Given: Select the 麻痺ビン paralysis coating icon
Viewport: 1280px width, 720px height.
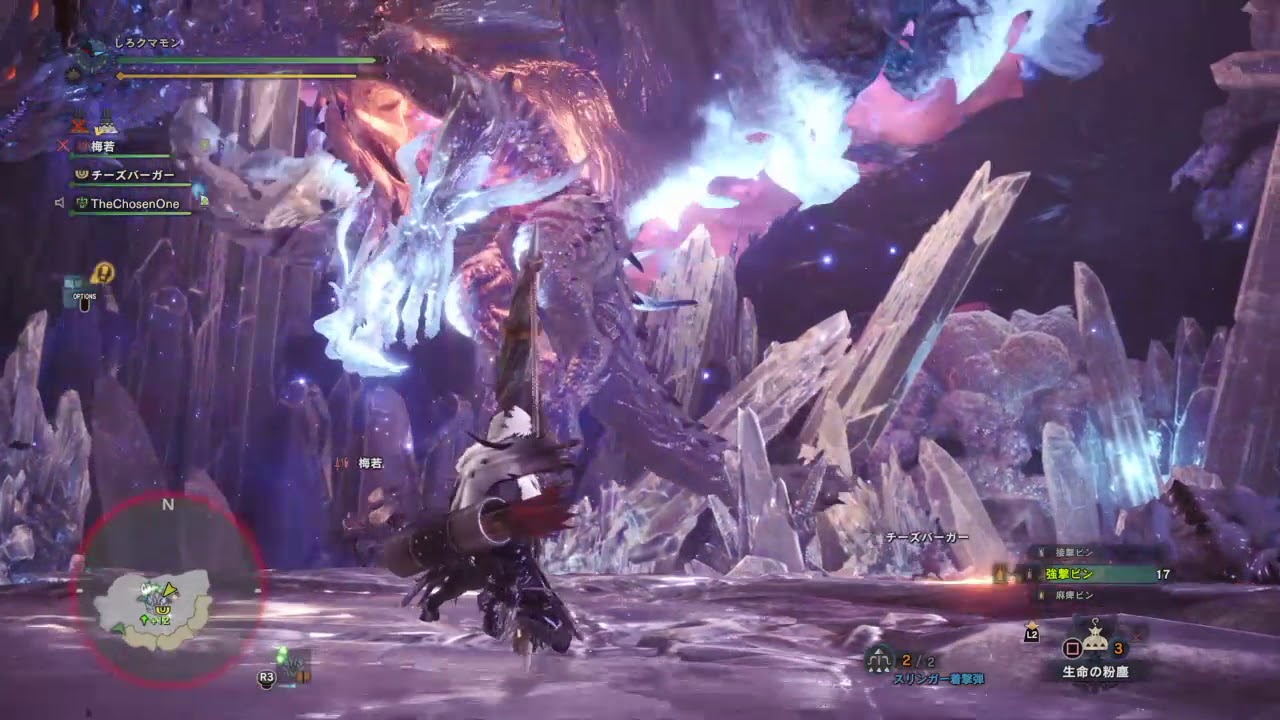Looking at the screenshot, I should pos(1040,594).
